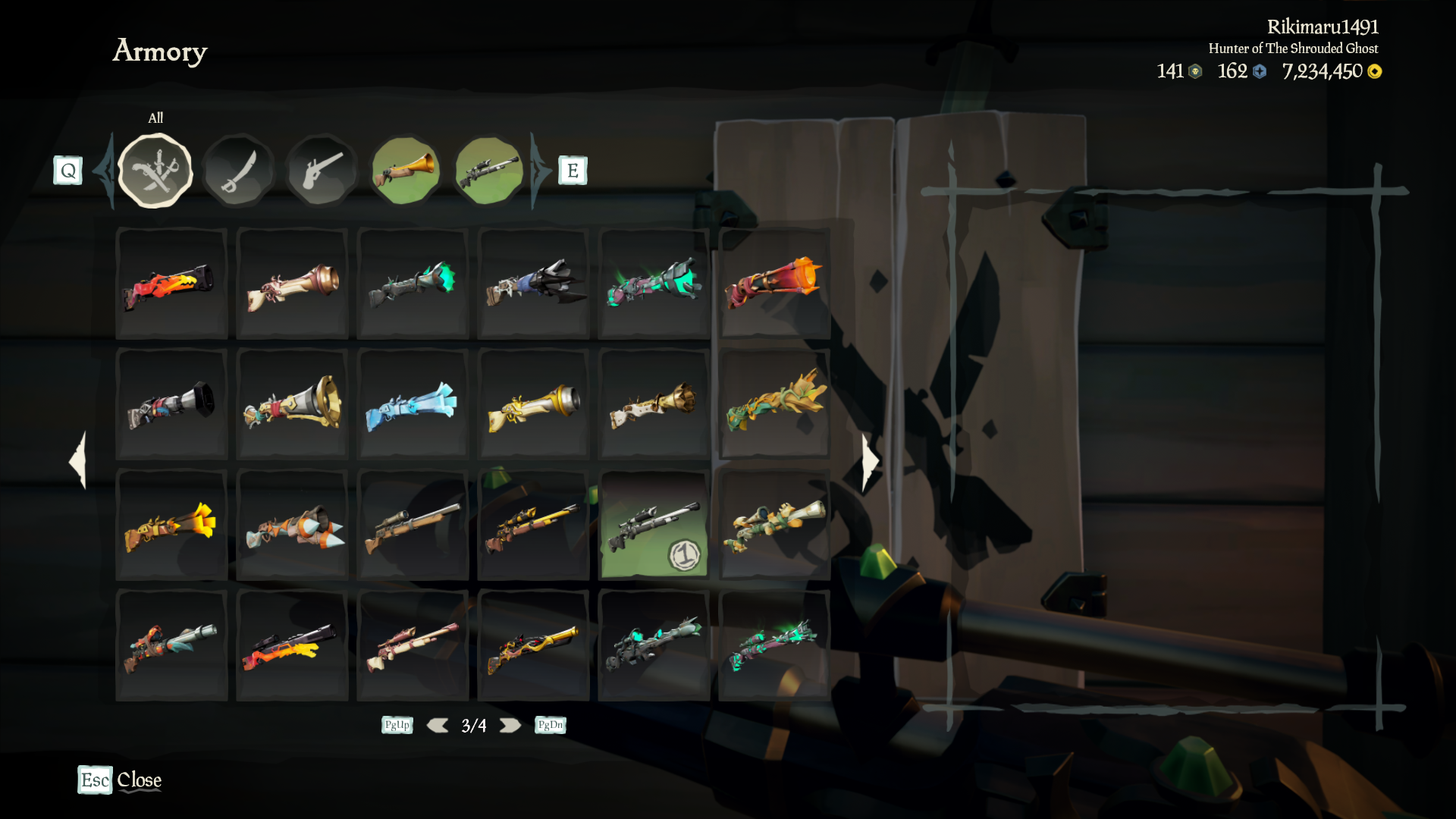Click the Q key shortcut icon
This screenshot has width=1456, height=819.
69,170
